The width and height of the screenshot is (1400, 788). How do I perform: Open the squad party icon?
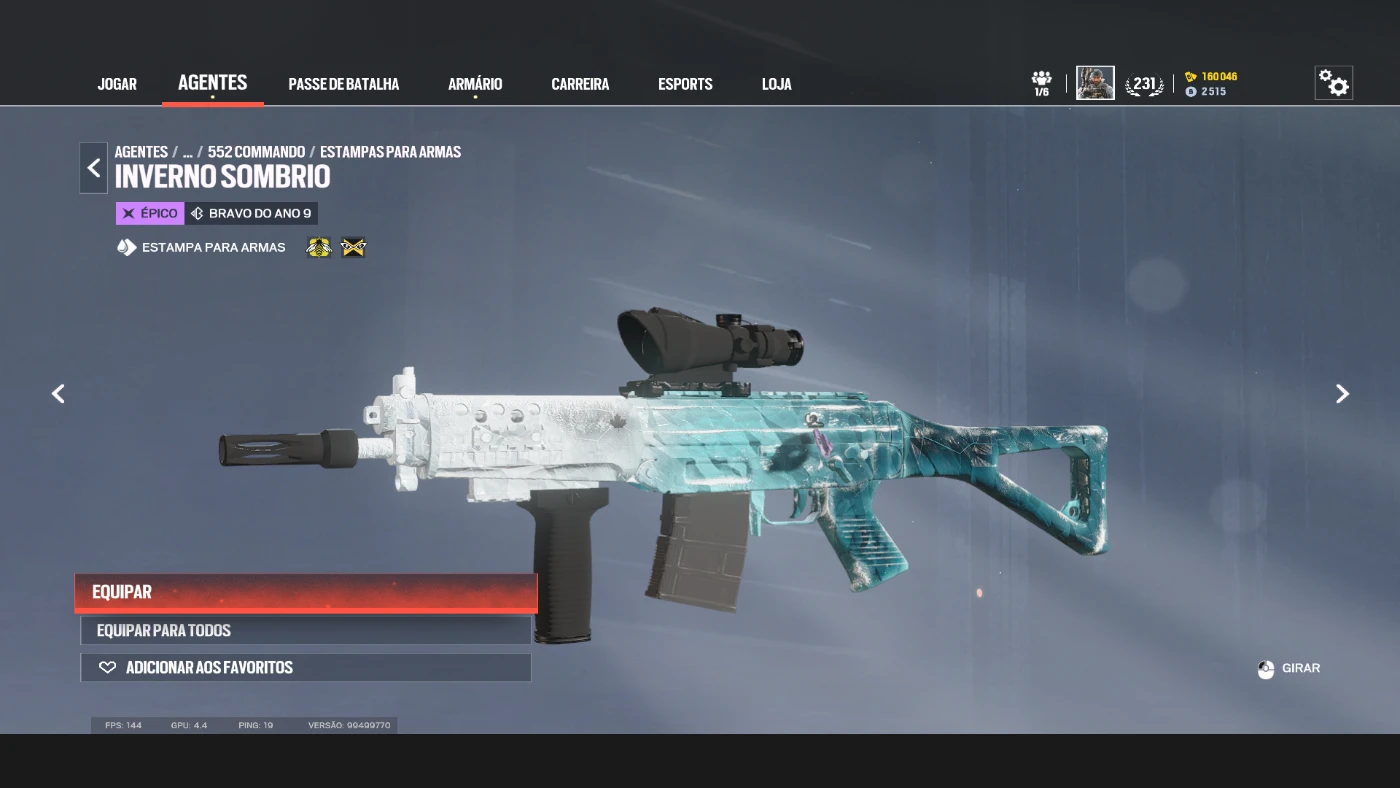pos(1042,83)
